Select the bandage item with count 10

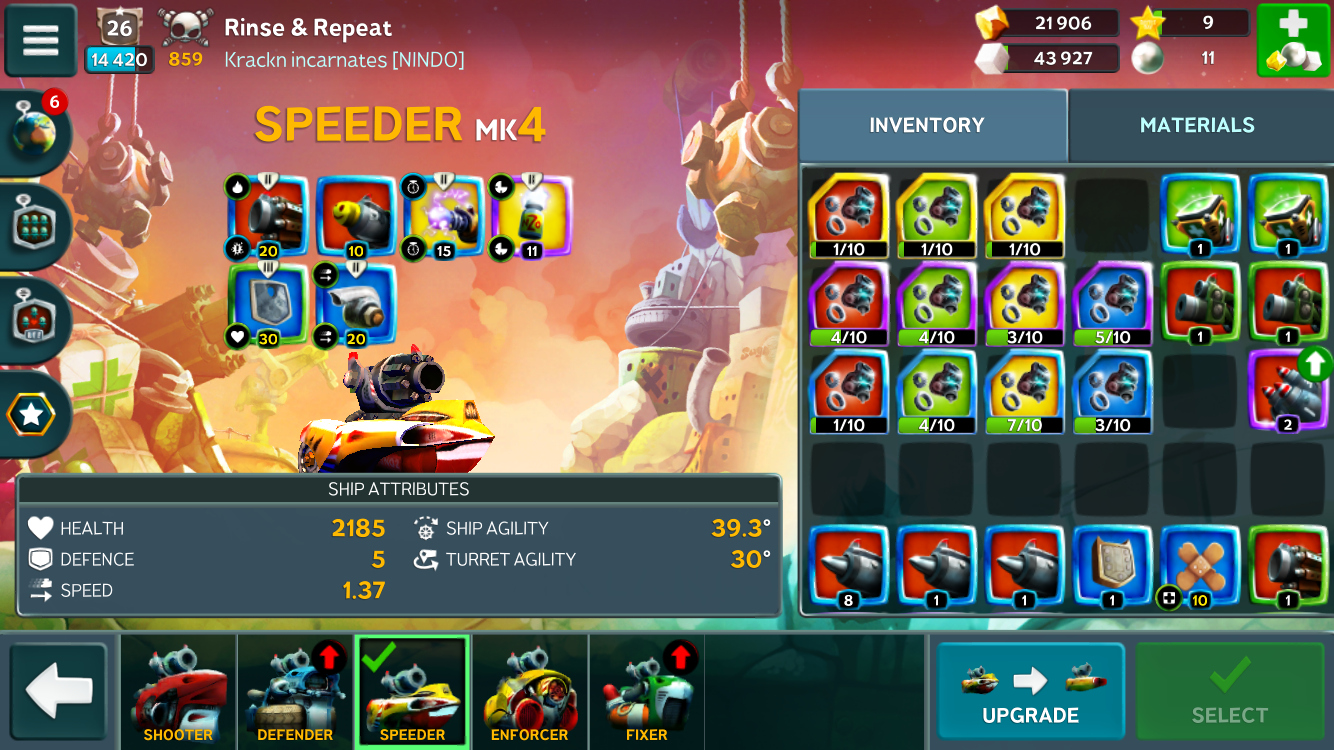[x=1199, y=566]
